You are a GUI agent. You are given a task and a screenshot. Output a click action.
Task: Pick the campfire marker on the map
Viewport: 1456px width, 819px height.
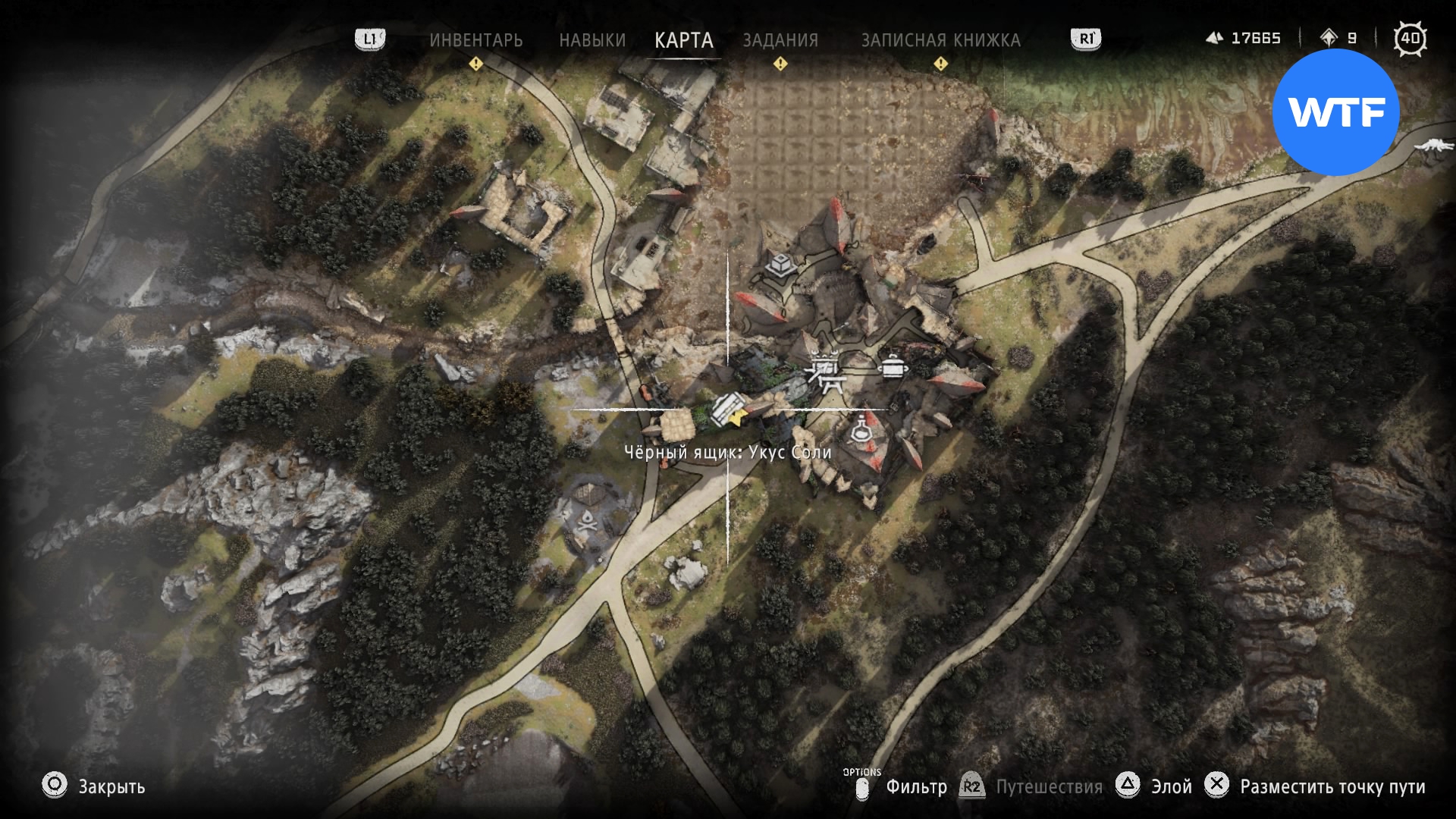[586, 521]
